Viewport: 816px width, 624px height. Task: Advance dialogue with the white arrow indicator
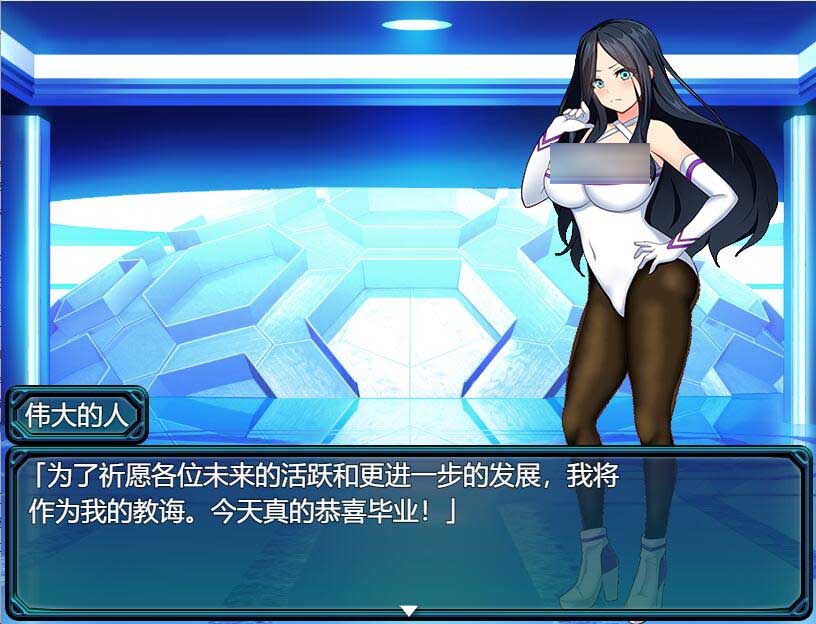(x=408, y=610)
